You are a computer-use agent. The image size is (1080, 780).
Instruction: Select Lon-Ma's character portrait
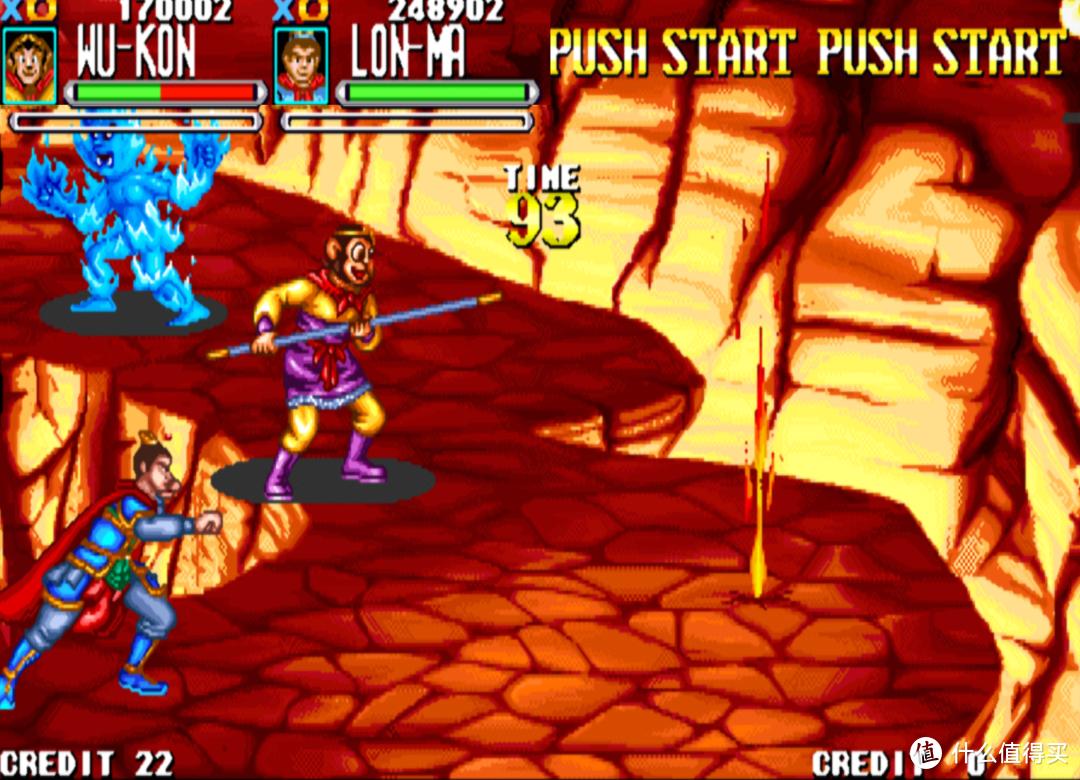point(300,65)
